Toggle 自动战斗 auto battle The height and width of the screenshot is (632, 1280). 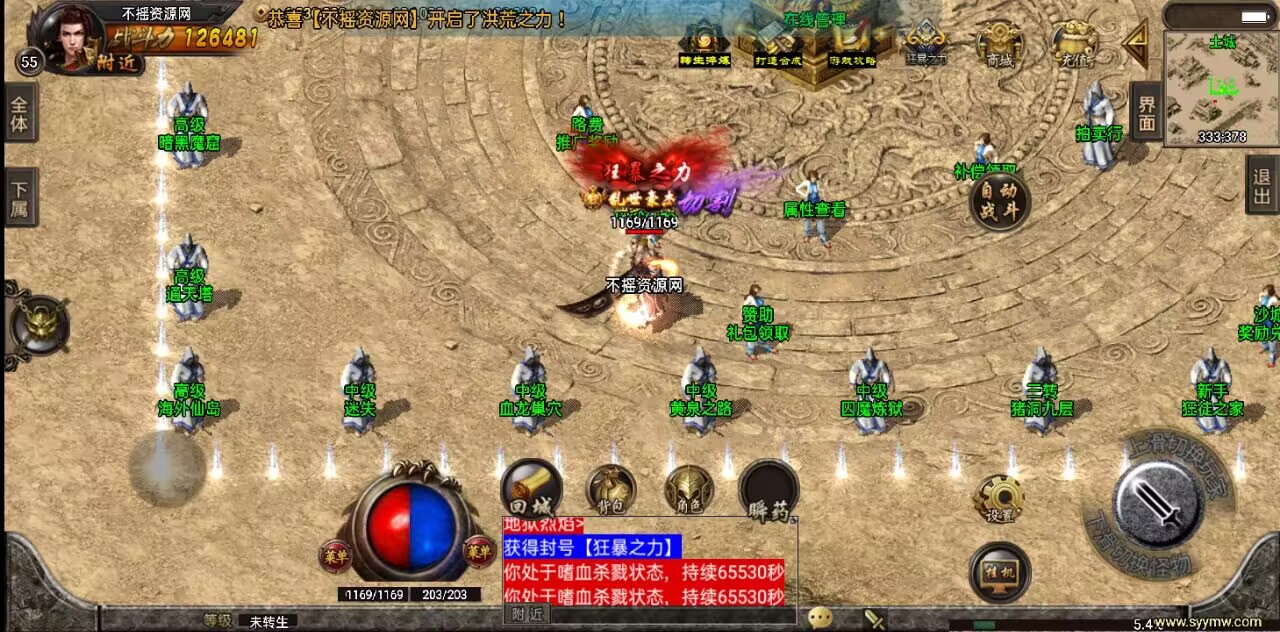pos(999,201)
